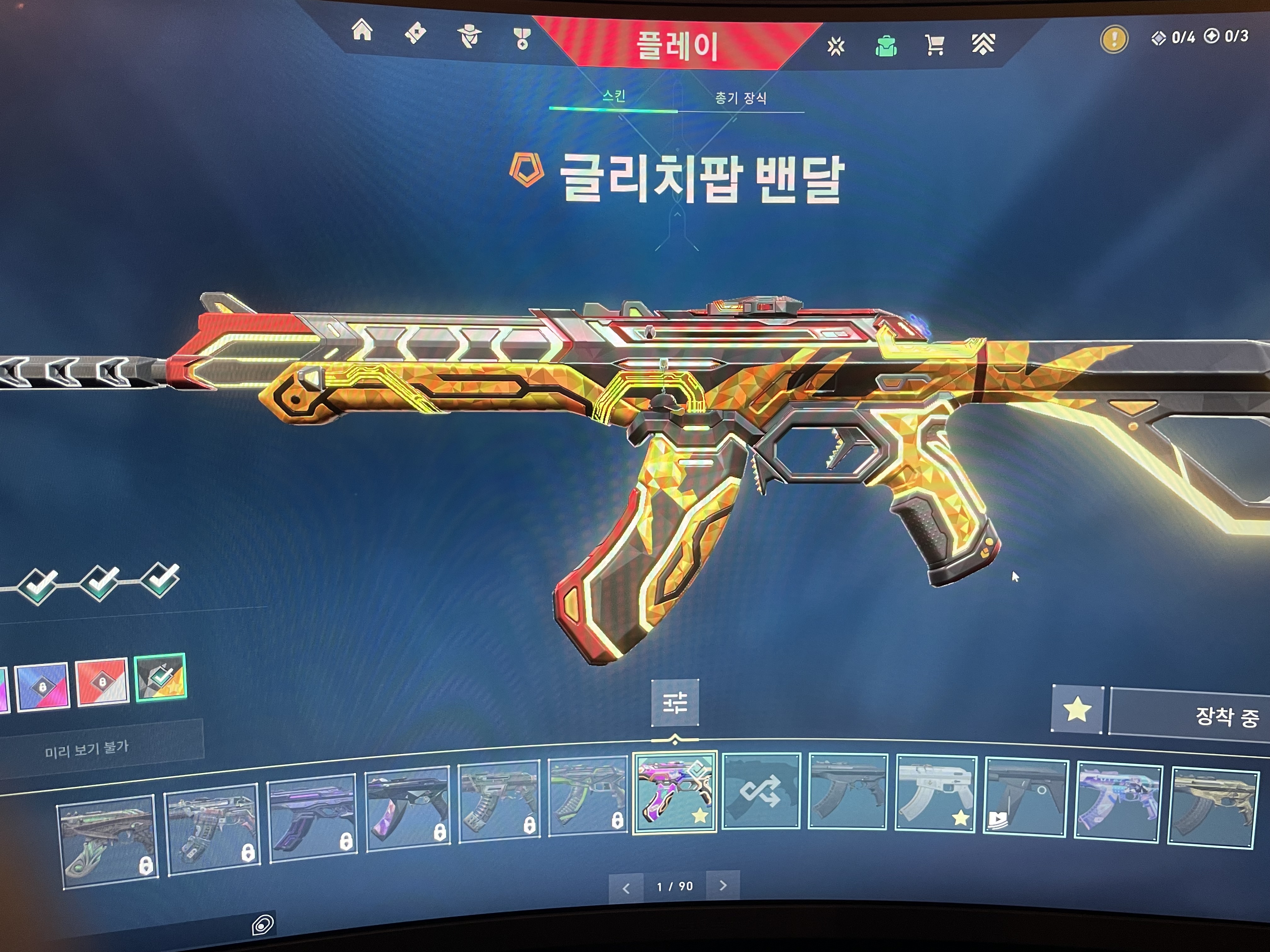
Task: Open the shopping cart store
Action: (935, 44)
